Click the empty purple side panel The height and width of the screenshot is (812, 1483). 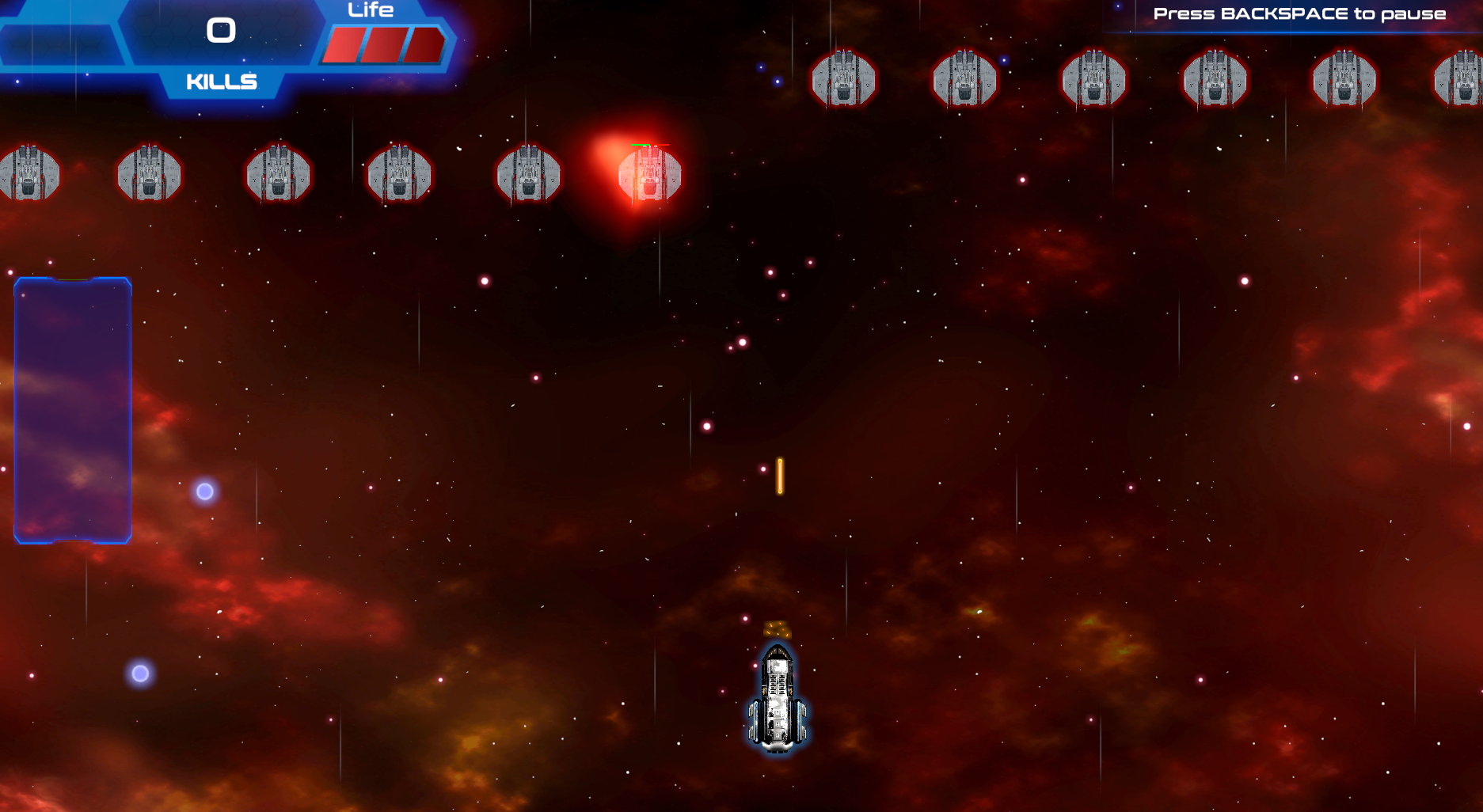tap(73, 410)
